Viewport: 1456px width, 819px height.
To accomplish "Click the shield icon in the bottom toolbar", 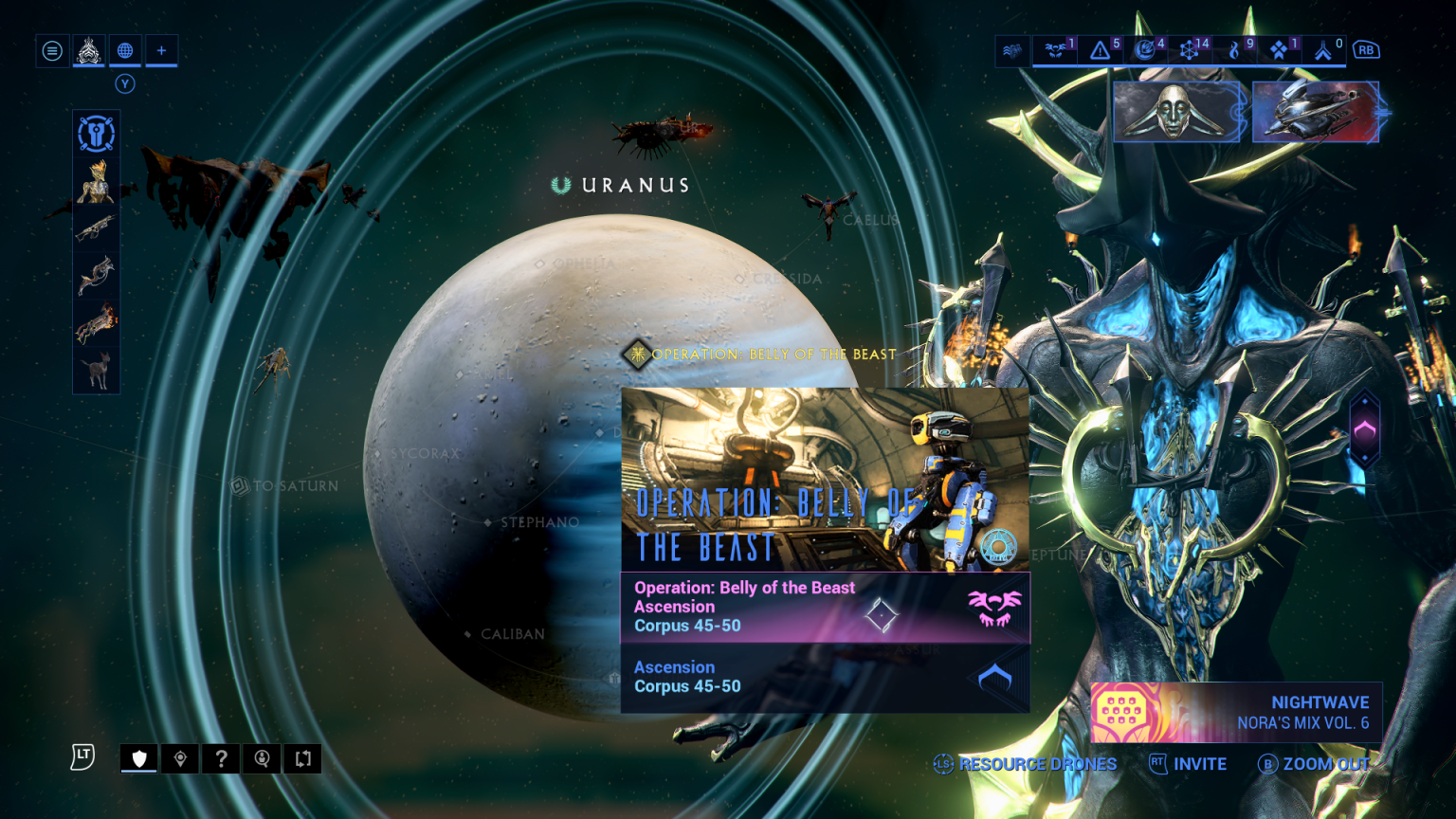I will pos(138,758).
